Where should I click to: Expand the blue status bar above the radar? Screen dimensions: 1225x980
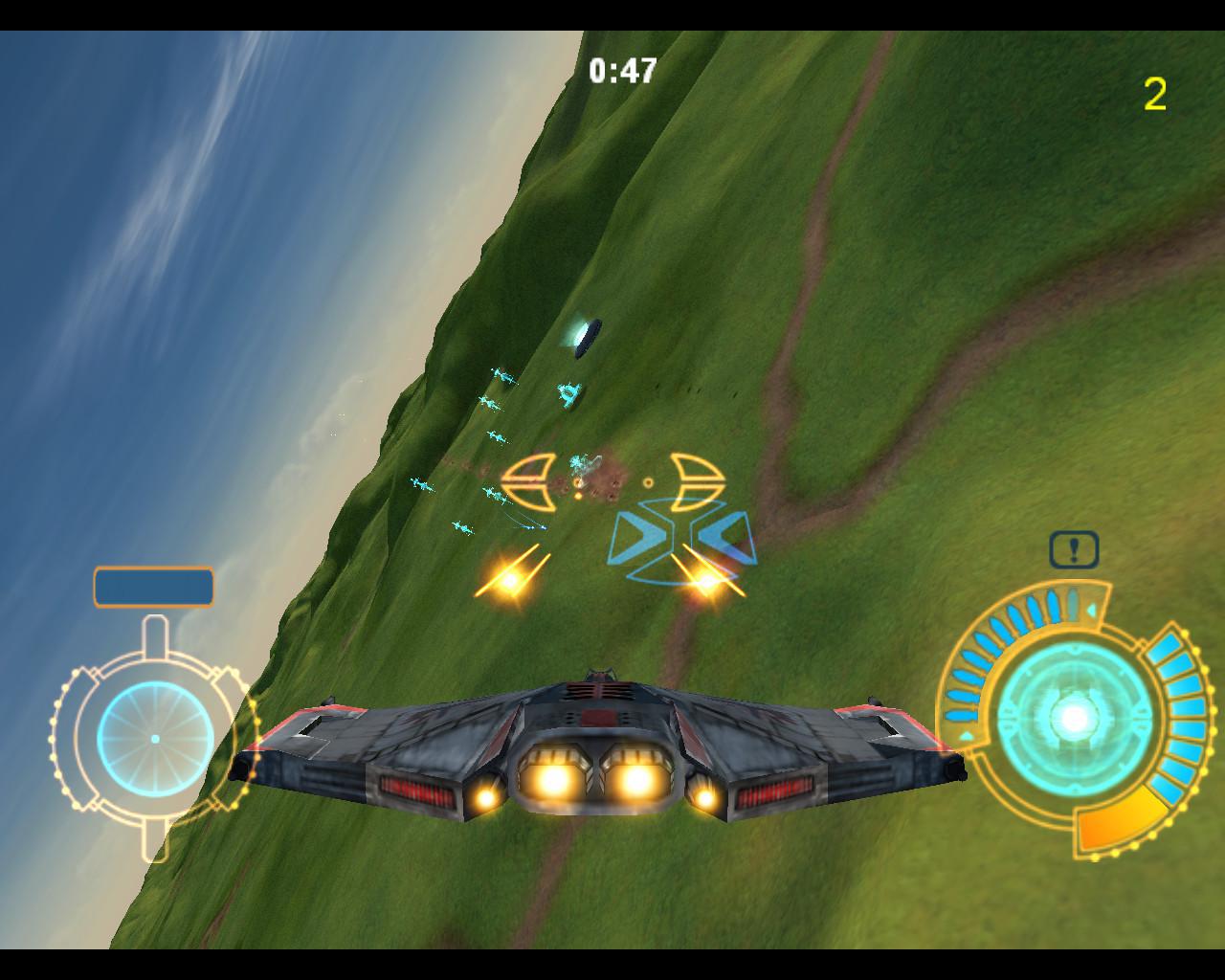pos(154,585)
